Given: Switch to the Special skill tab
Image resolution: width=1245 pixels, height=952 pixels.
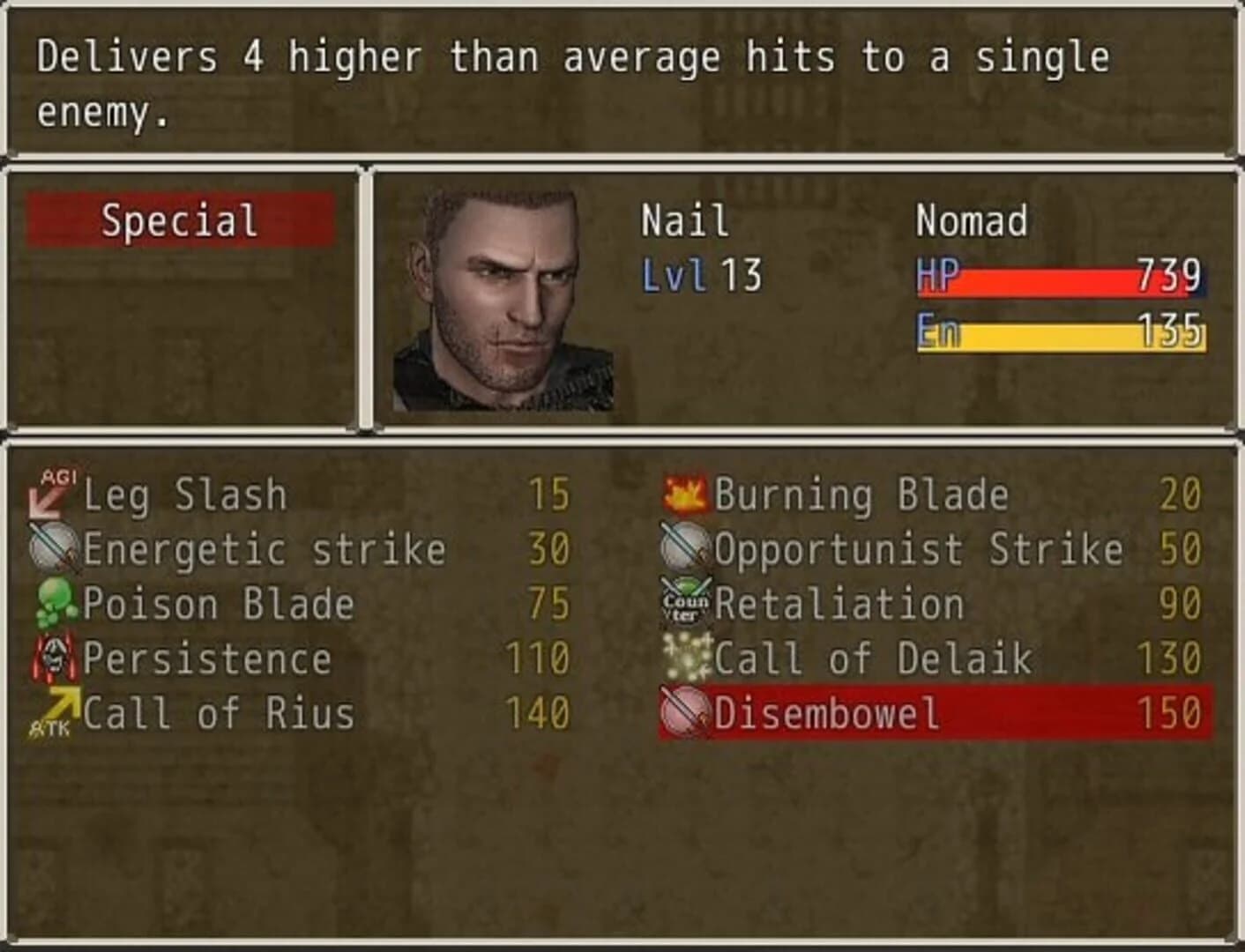Looking at the screenshot, I should click(x=179, y=220).
